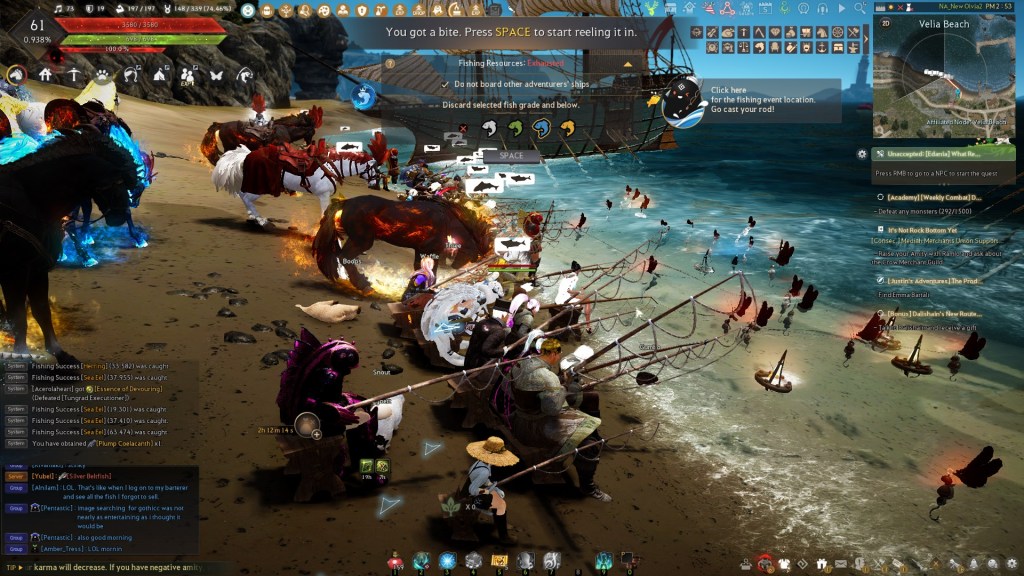Toggle the "Do not board other adventurers' ships" checkbox

[445, 84]
